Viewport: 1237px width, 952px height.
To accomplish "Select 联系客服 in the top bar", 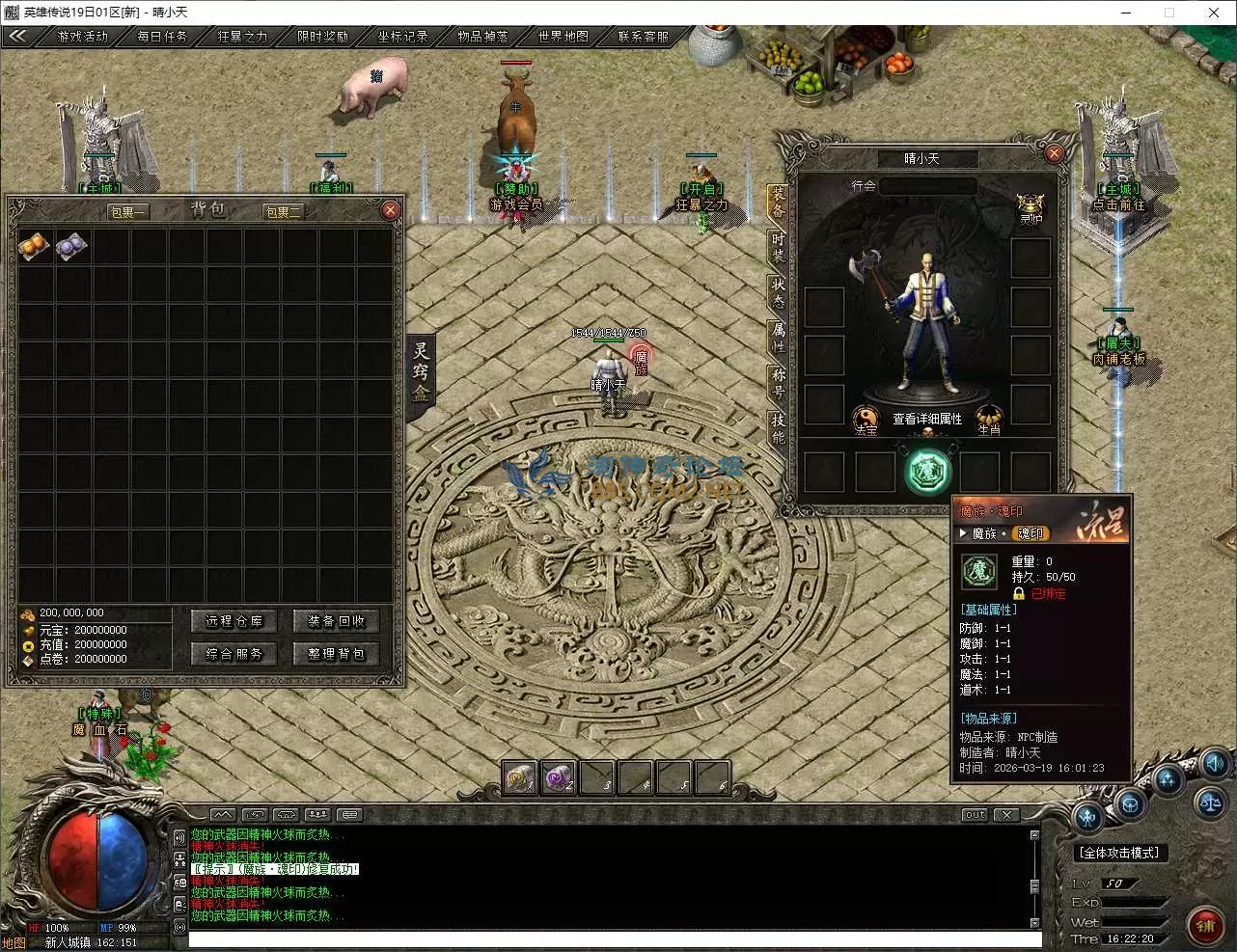I will 644,37.
